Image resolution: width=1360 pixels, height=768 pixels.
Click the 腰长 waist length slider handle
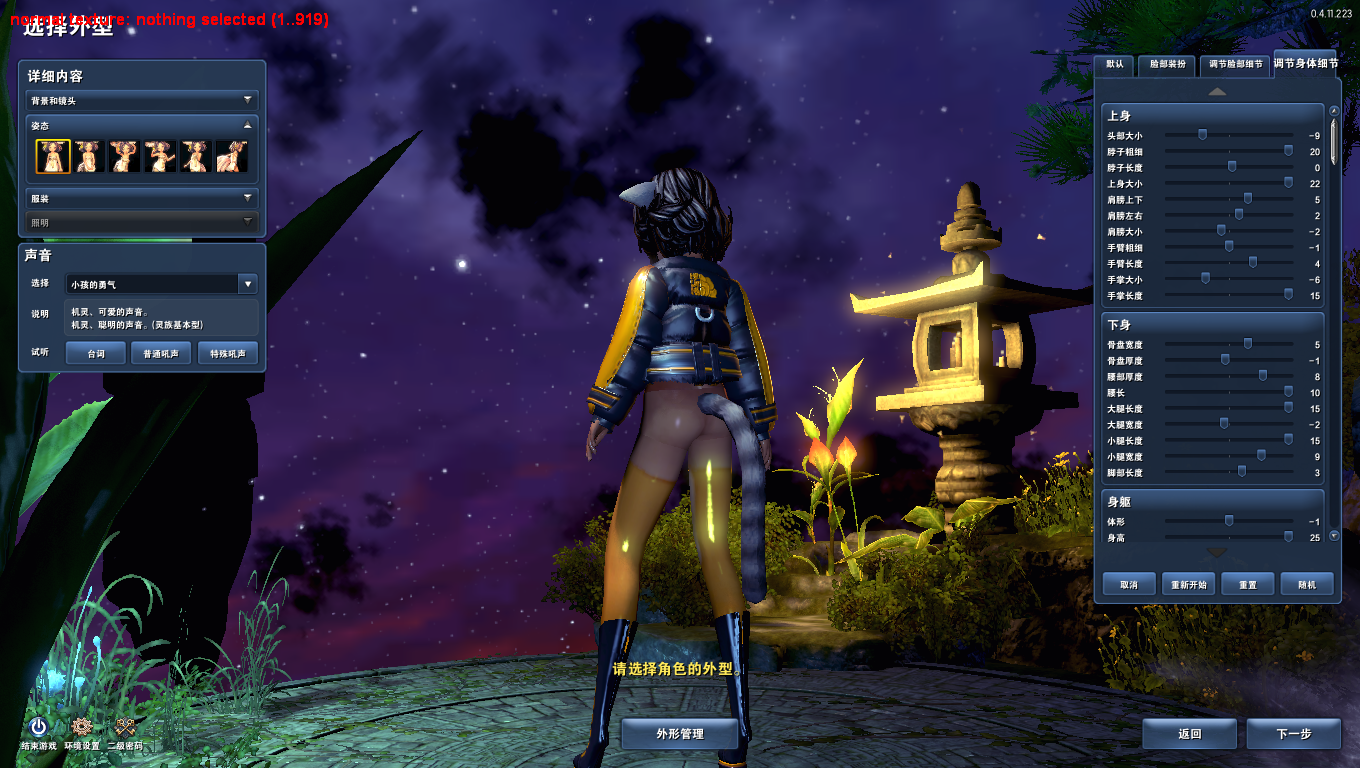[1288, 393]
